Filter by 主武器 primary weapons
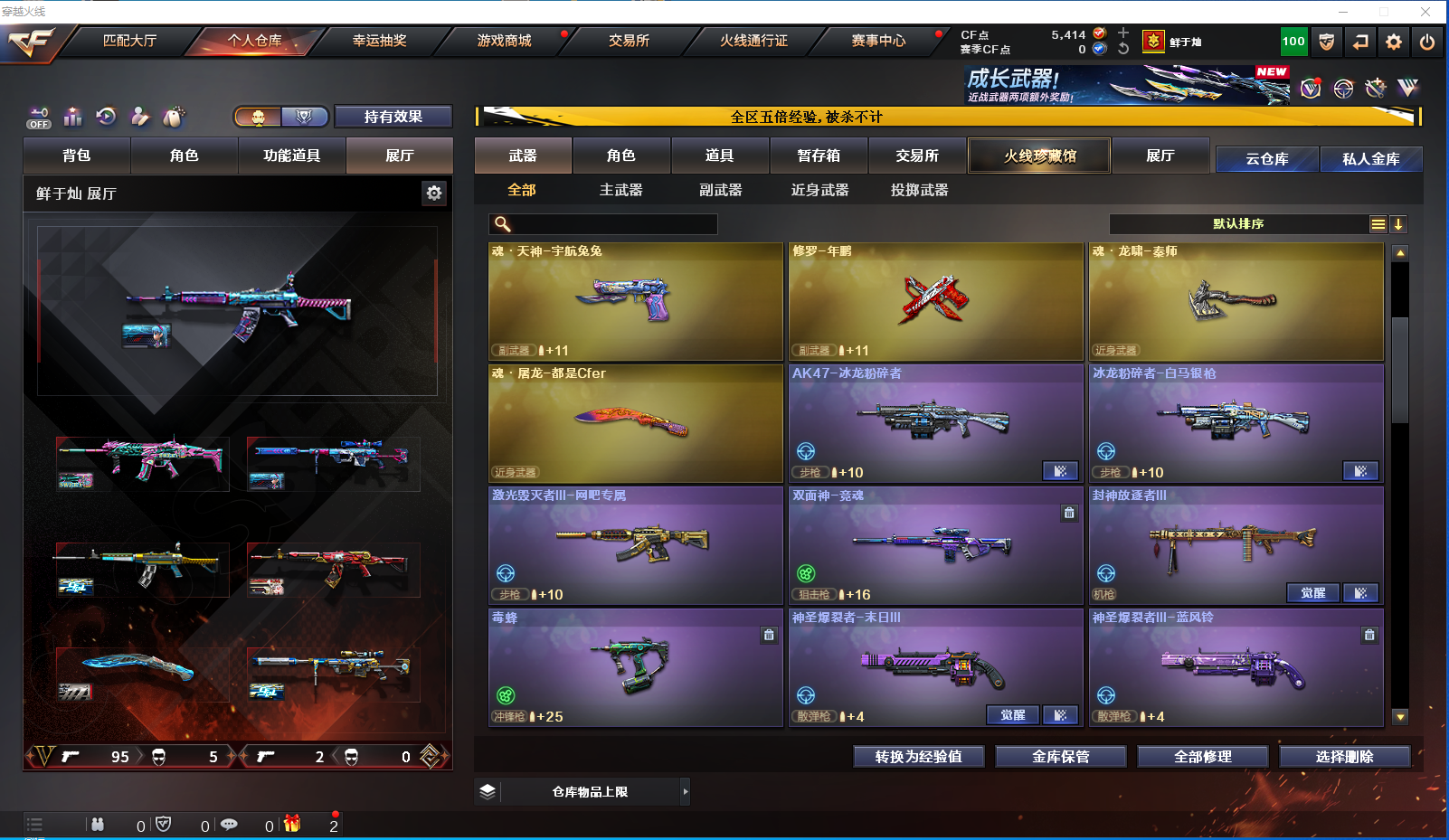Screen dimensions: 1449x840 [620, 190]
